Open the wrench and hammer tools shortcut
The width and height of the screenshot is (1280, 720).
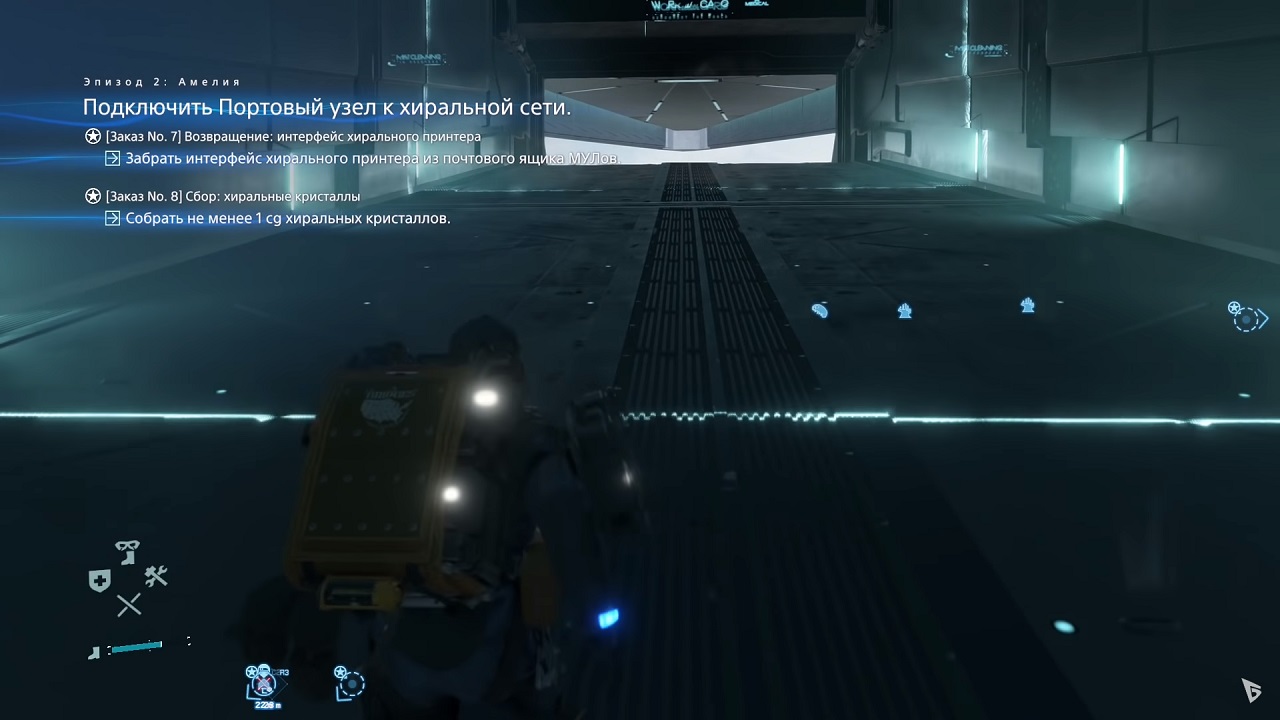tap(156, 575)
